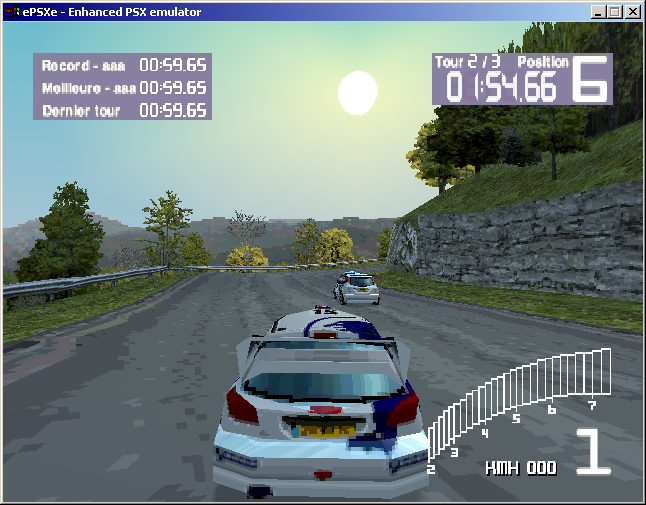Image resolution: width=646 pixels, height=505 pixels.
Task: Minimize the ePSXe window
Action: point(599,12)
